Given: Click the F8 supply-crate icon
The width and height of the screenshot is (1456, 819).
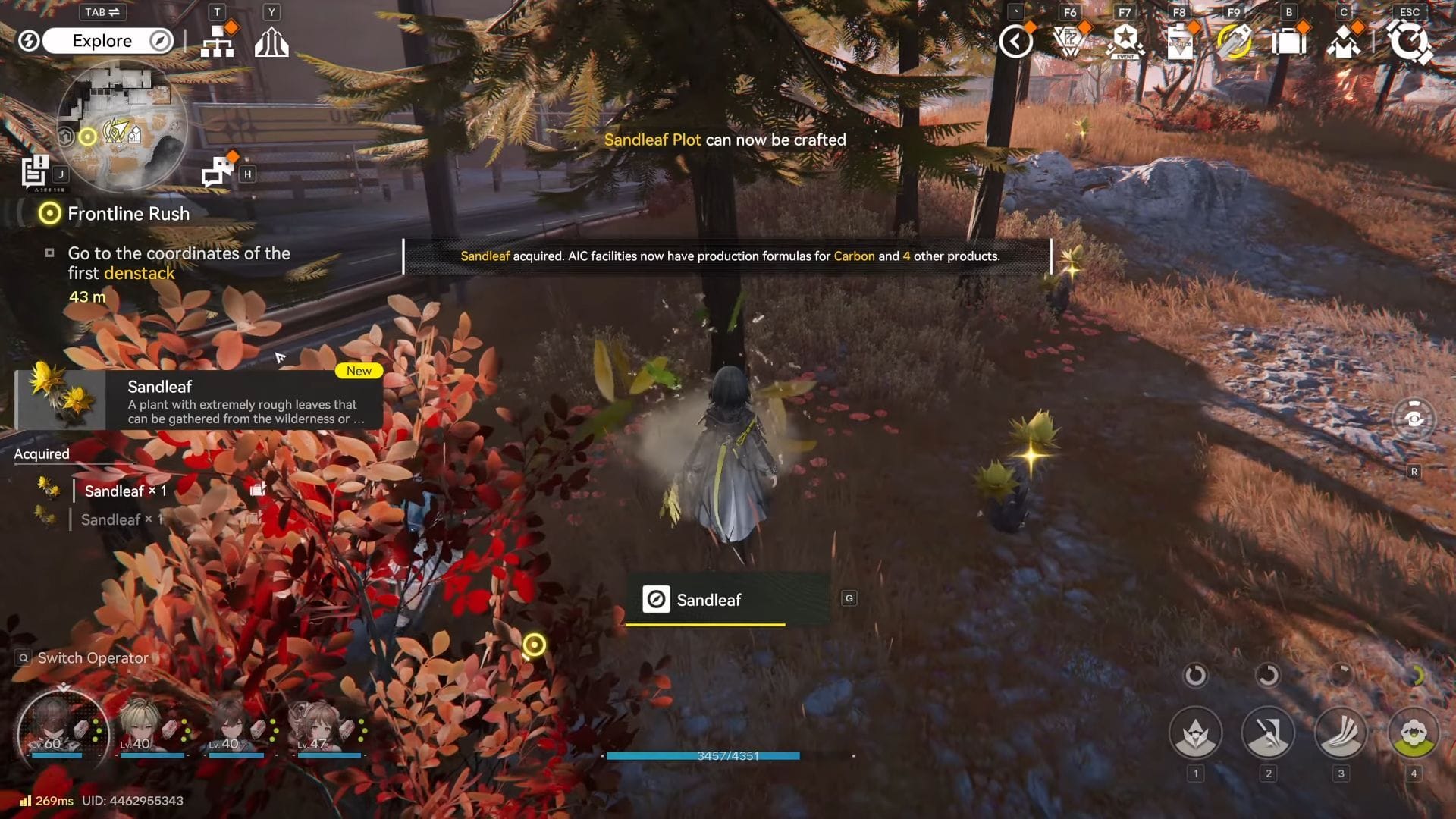Looking at the screenshot, I should tap(1179, 43).
